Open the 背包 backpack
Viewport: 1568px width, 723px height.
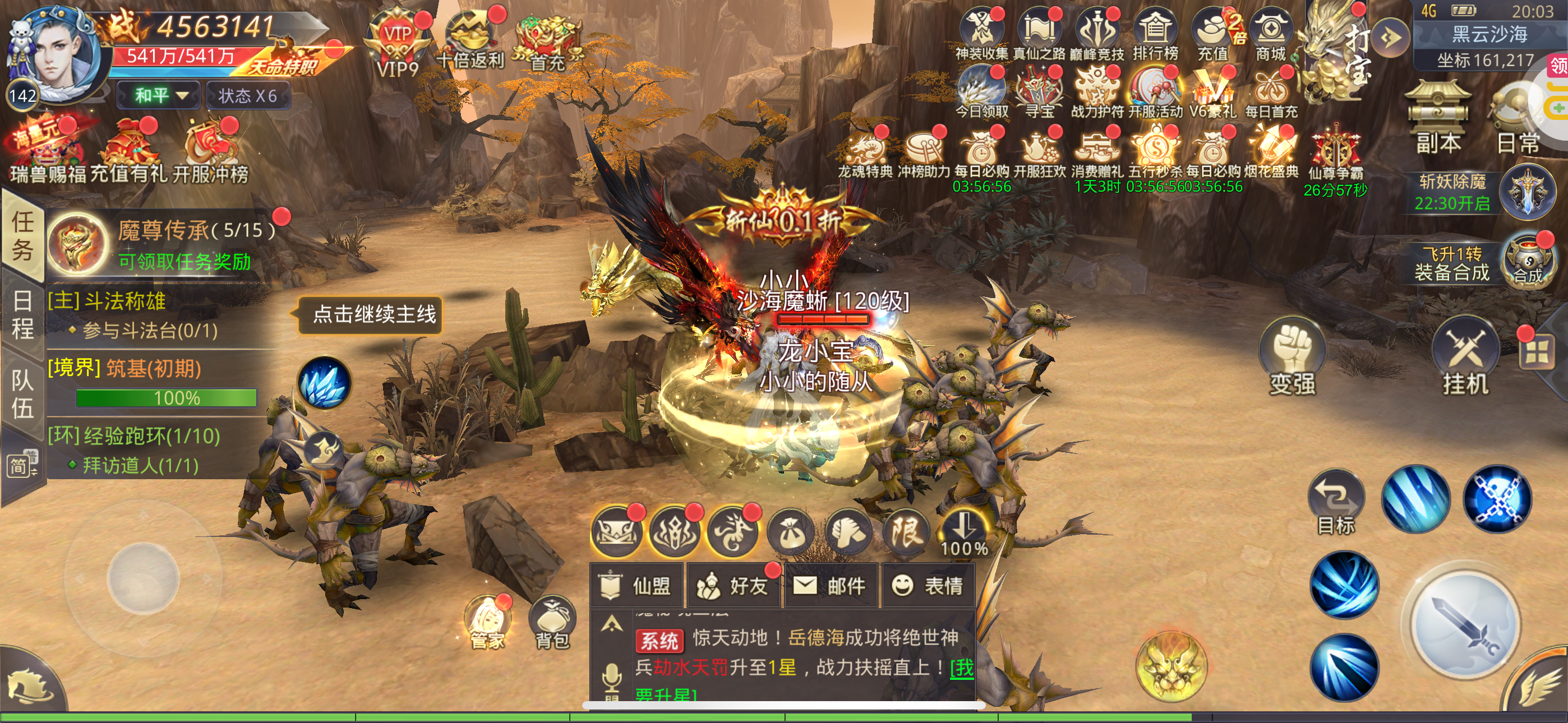(x=551, y=622)
